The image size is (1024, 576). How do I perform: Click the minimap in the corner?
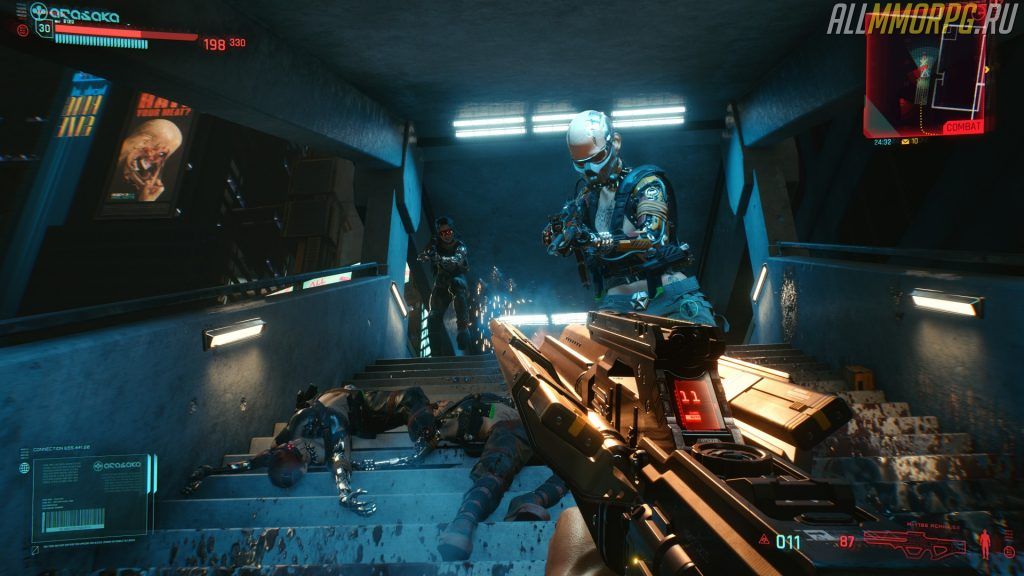point(926,68)
